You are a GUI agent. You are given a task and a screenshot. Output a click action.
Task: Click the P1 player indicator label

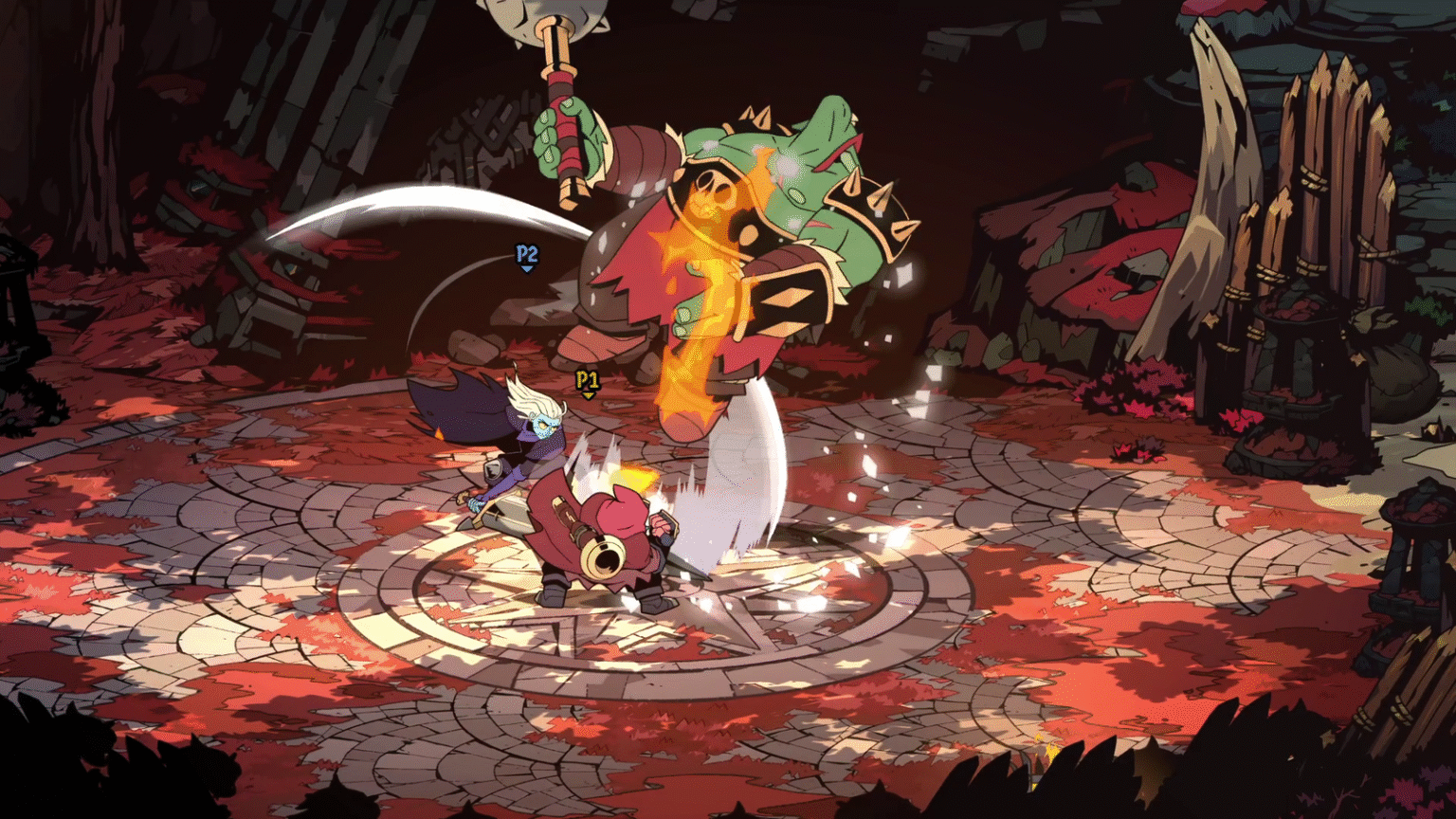click(588, 379)
